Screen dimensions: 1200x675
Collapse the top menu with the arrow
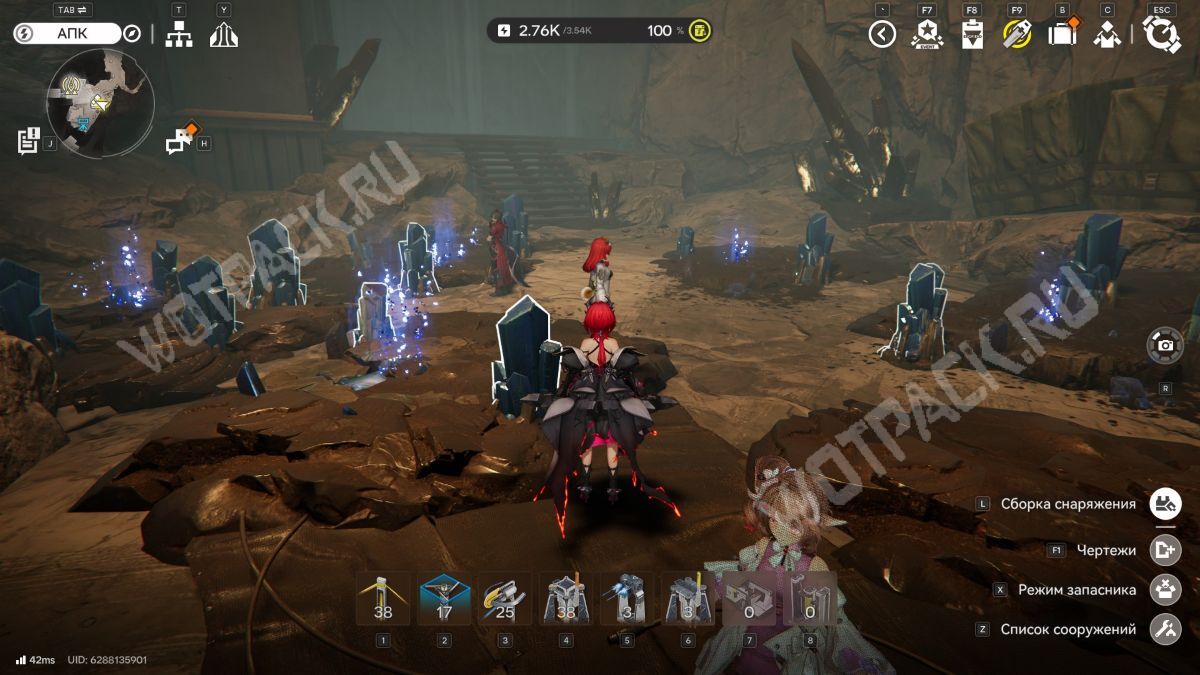click(882, 35)
